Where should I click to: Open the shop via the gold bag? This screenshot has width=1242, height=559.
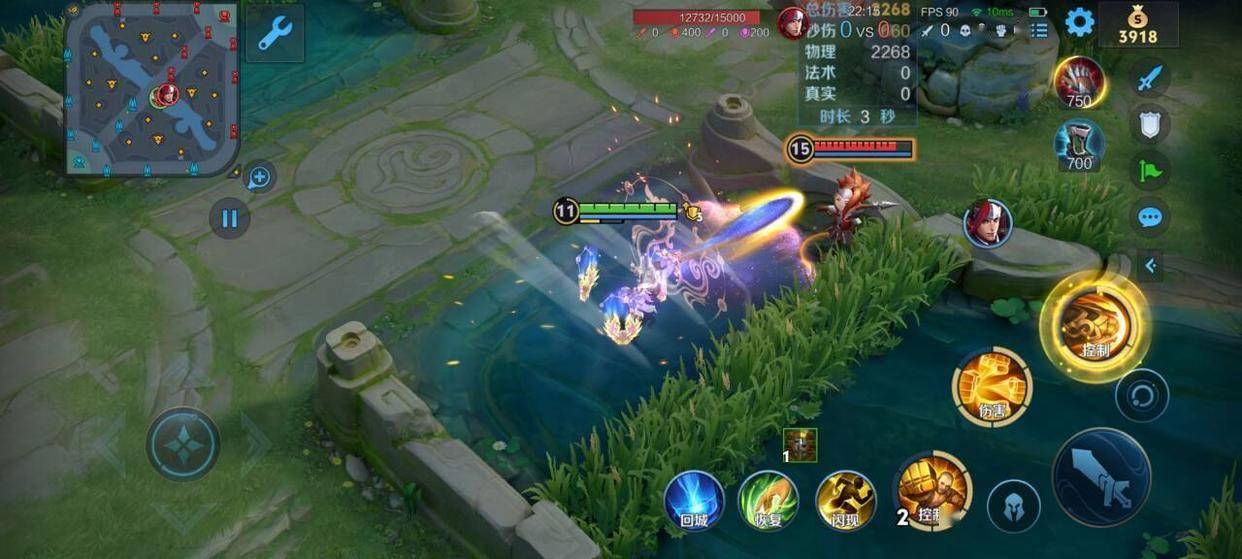[1138, 24]
